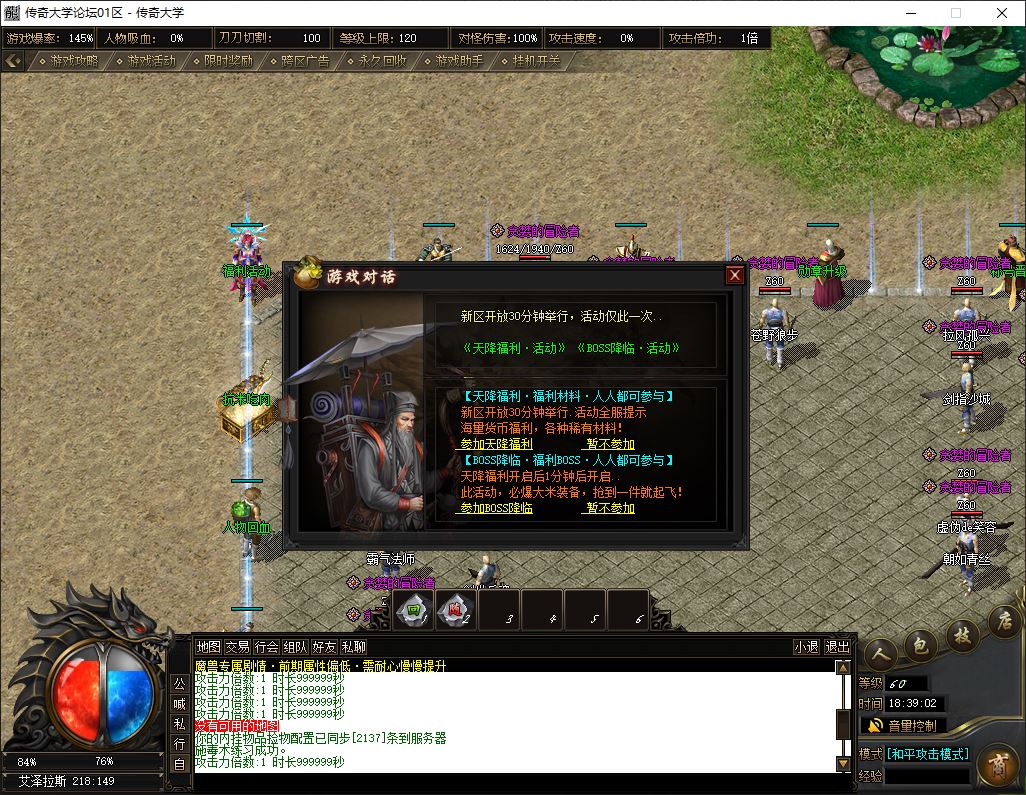Open the 游戏活动 top menu
Screen dimensions: 1026x795
pyautogui.click(x=148, y=61)
